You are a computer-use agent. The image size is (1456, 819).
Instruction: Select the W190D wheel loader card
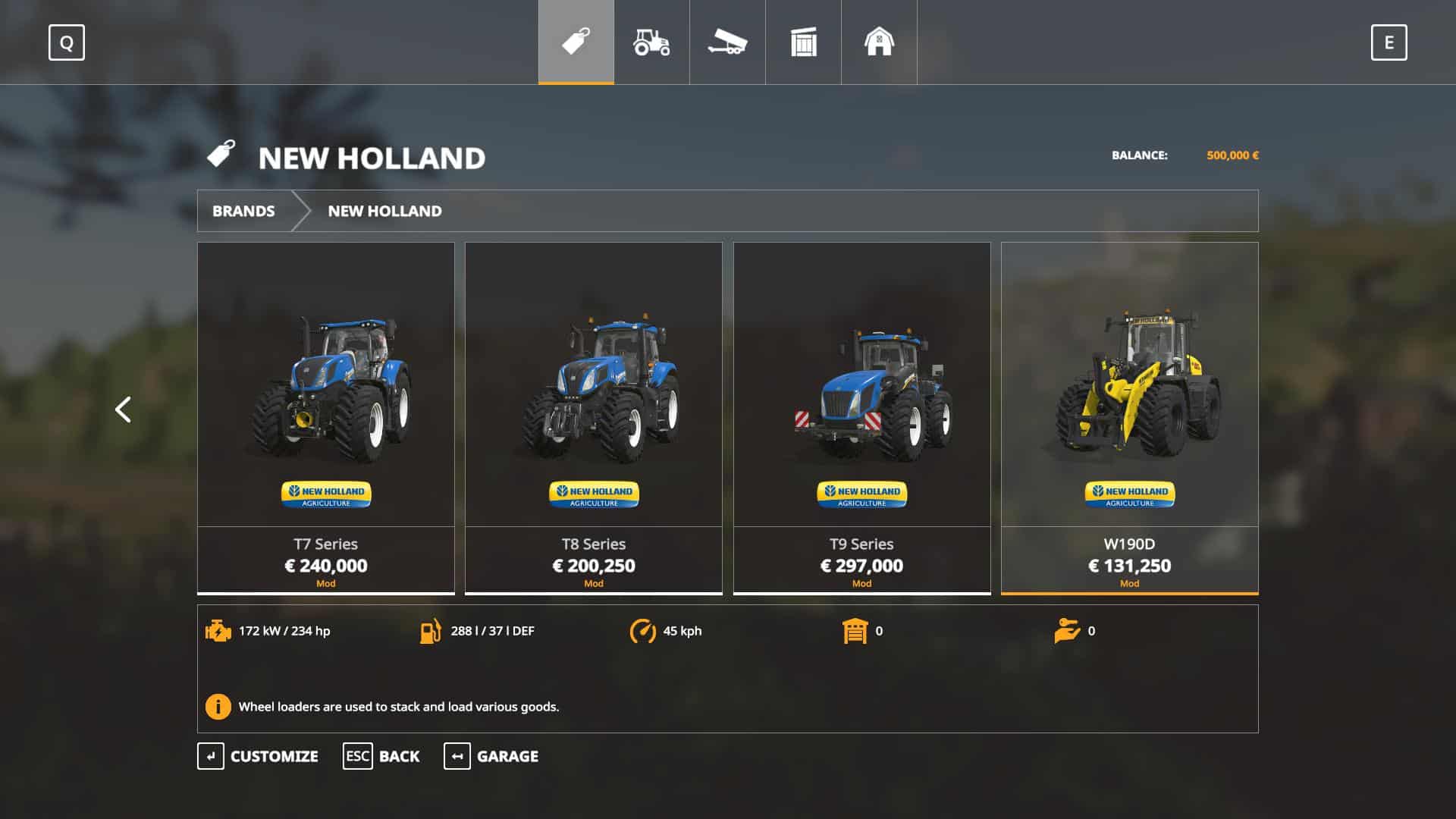(1129, 417)
